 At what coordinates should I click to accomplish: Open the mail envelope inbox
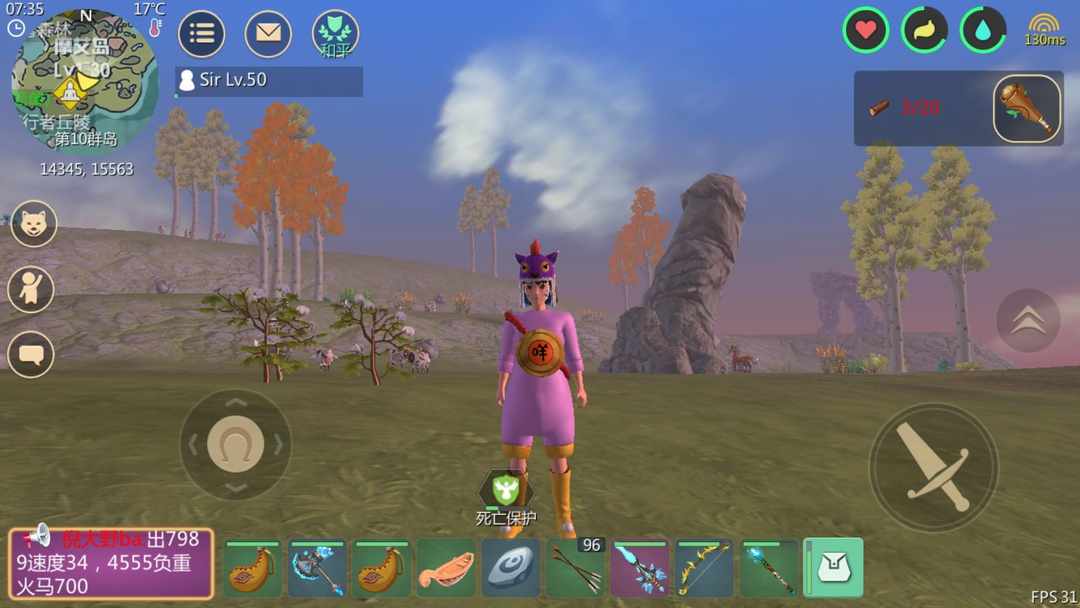268,34
